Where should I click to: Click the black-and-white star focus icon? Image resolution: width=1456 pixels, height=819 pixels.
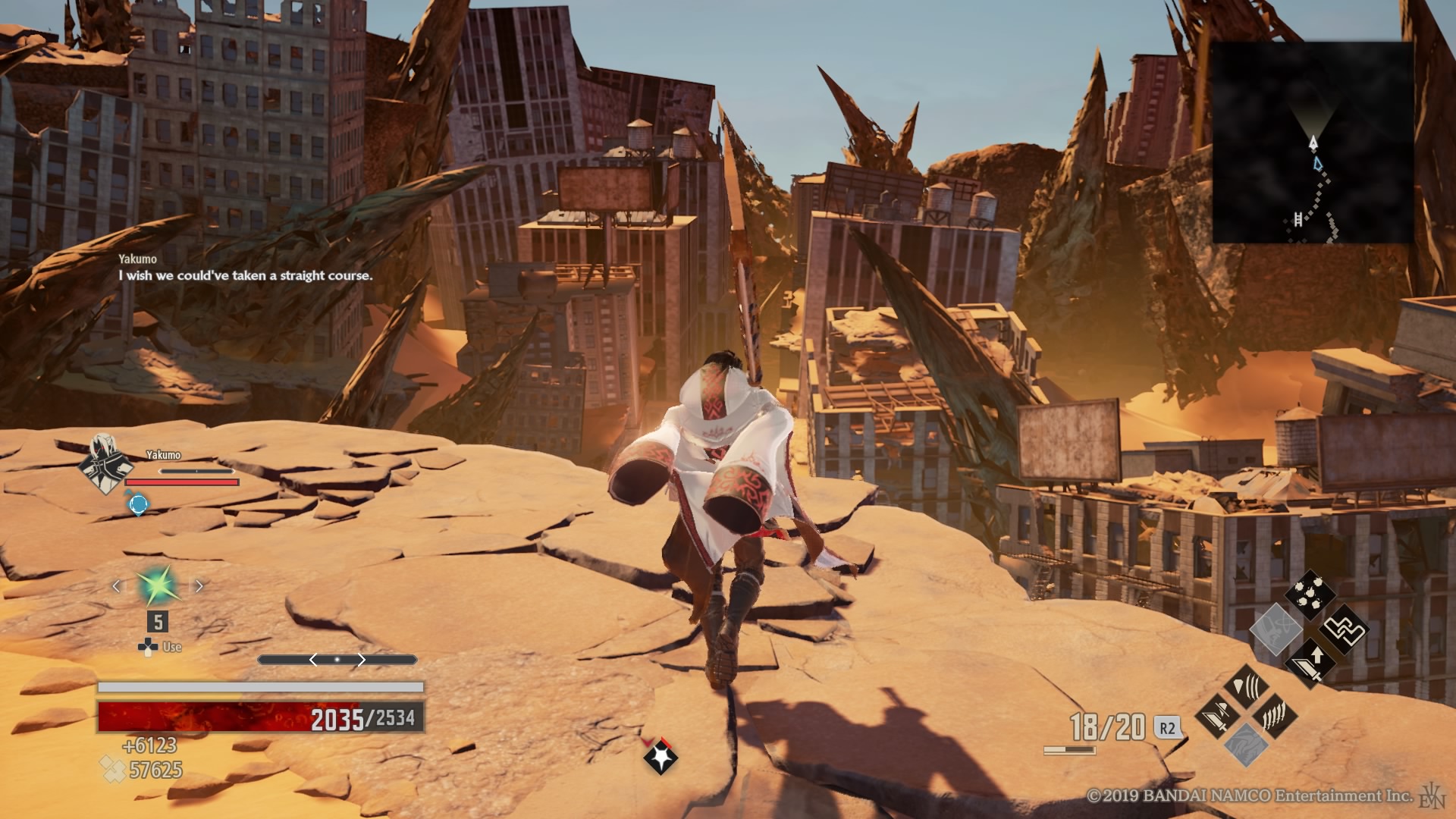pyautogui.click(x=659, y=756)
